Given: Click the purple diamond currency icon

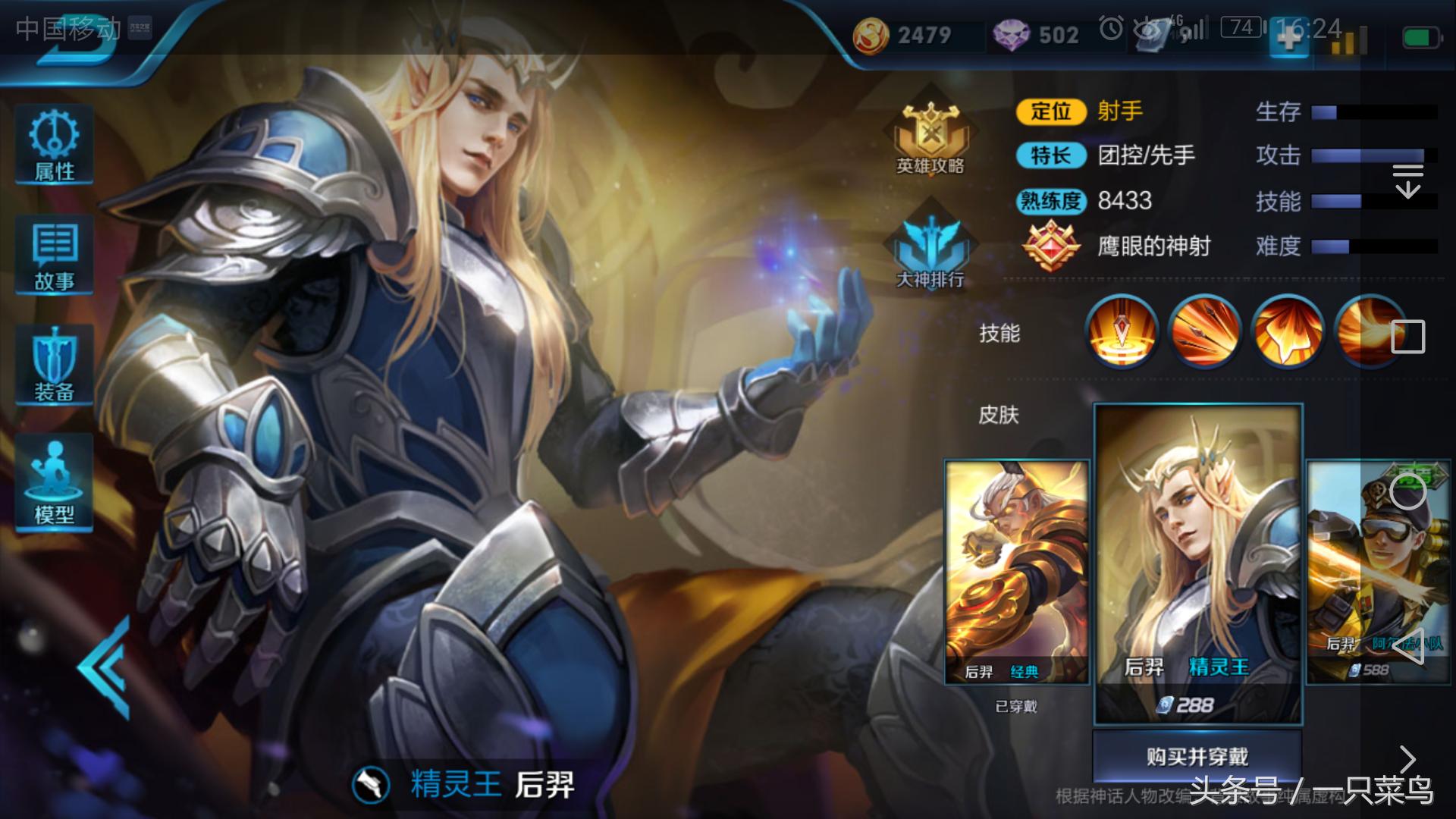Looking at the screenshot, I should pos(1011,35).
